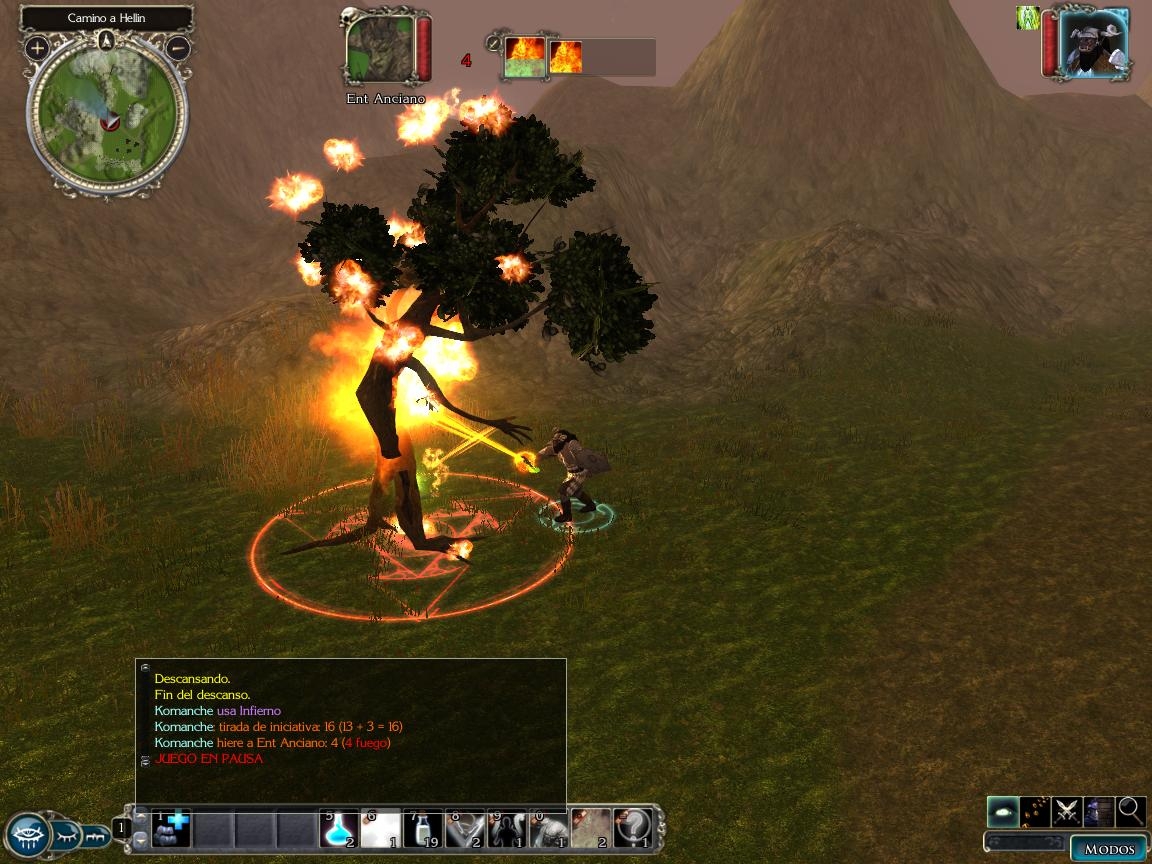
Task: Select the healing kit with blue cross
Action: [x=172, y=828]
